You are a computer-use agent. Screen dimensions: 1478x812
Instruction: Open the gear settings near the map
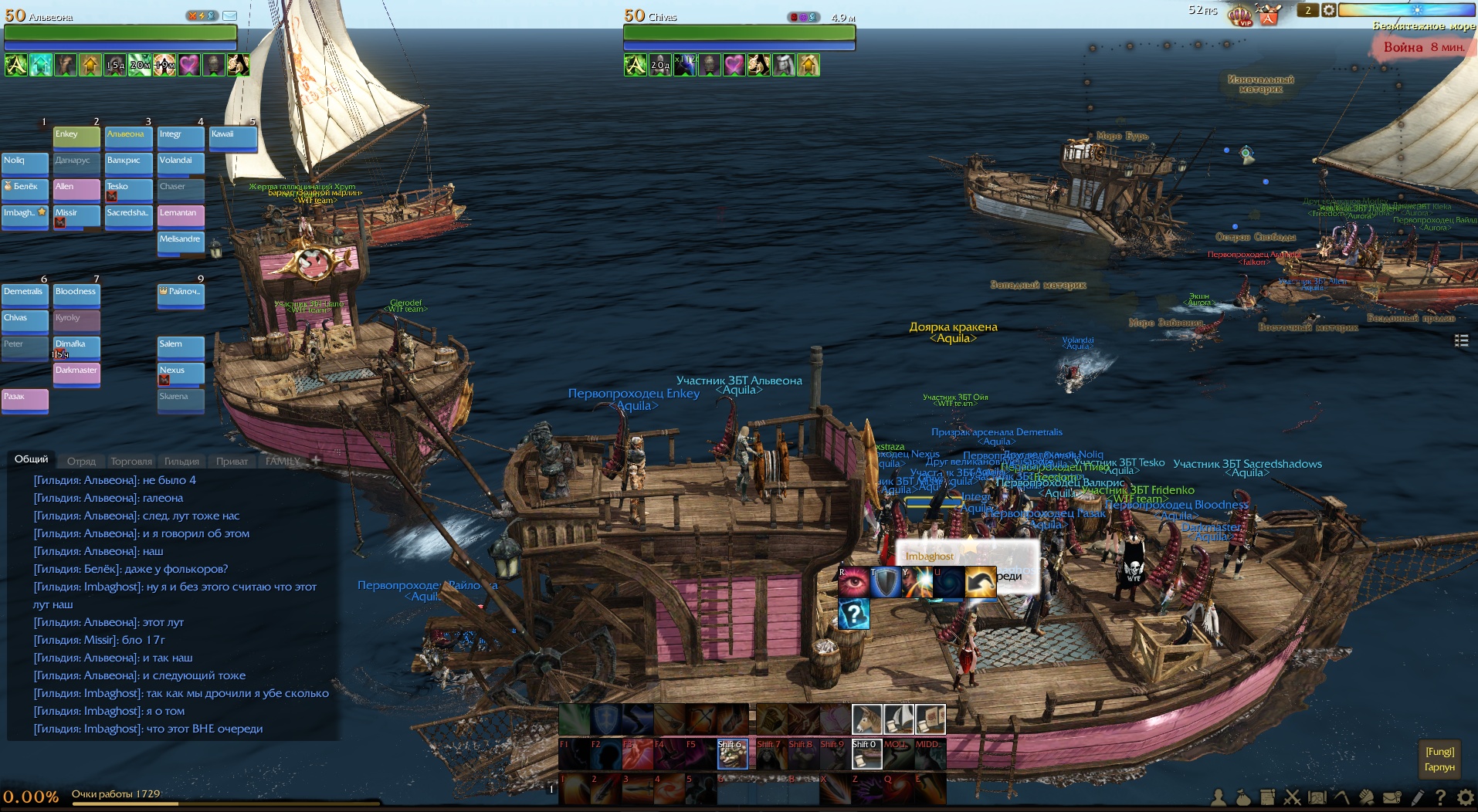click(x=1328, y=10)
